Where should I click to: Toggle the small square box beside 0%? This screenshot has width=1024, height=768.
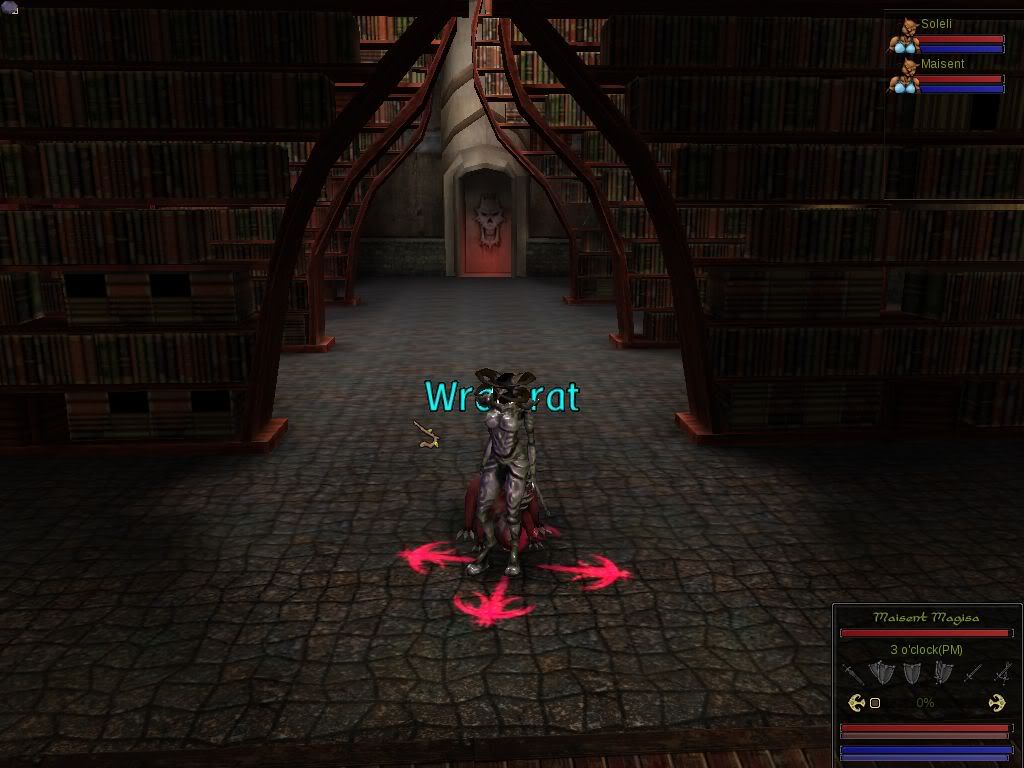pyautogui.click(x=875, y=703)
